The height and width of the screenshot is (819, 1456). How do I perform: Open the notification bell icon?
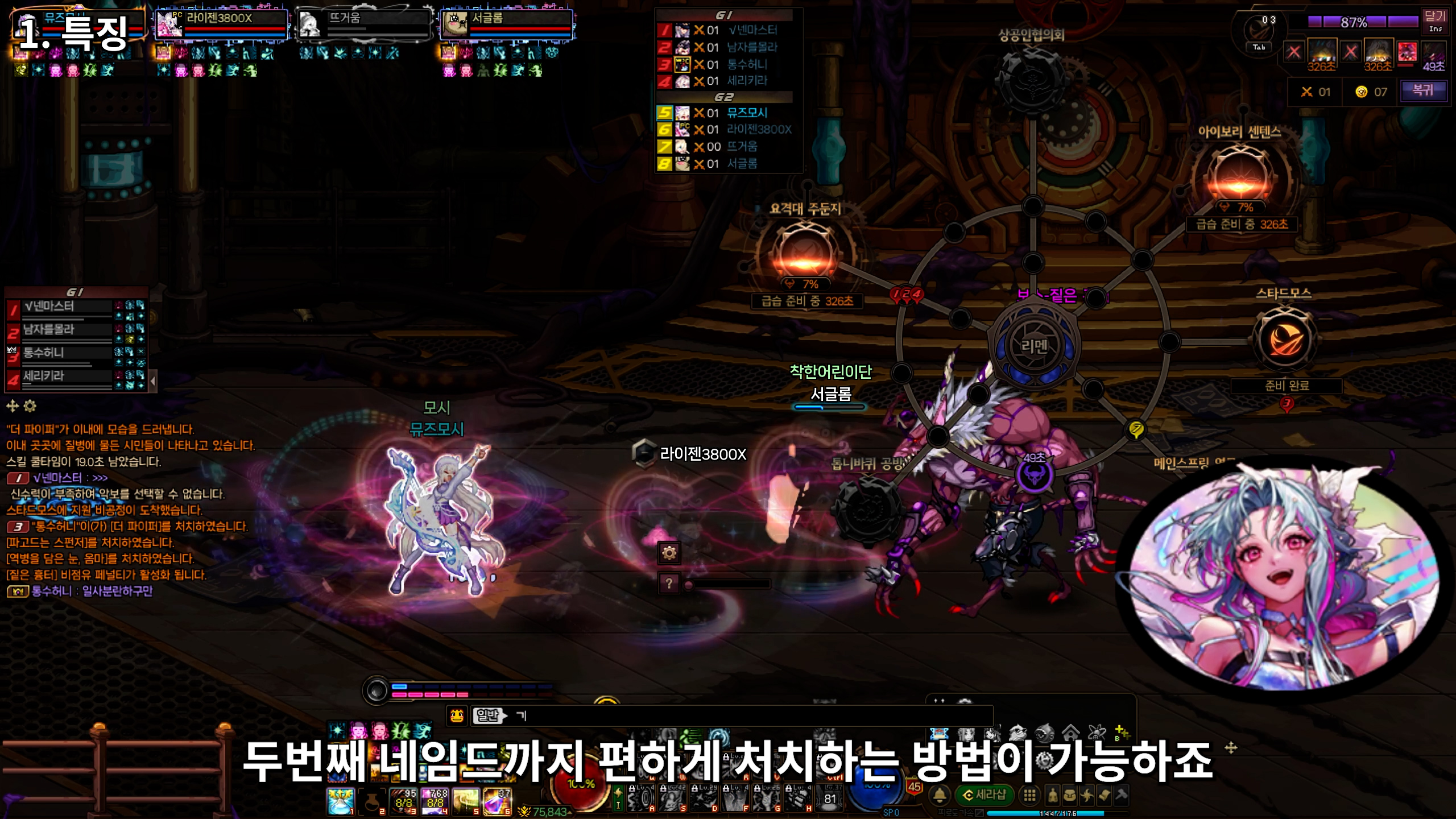click(x=940, y=795)
